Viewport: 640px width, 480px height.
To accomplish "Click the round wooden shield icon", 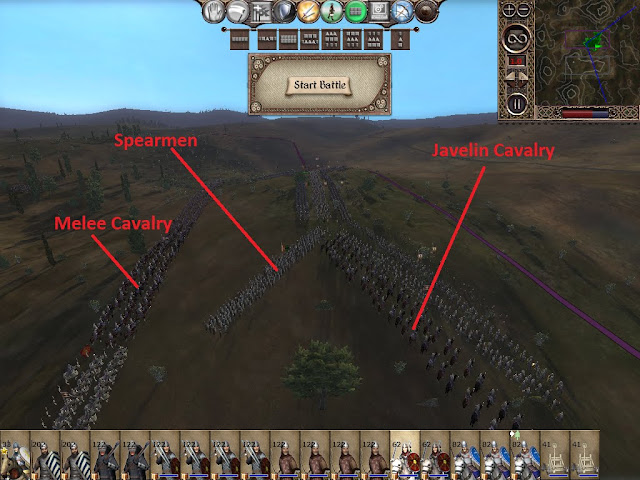I will [427, 12].
